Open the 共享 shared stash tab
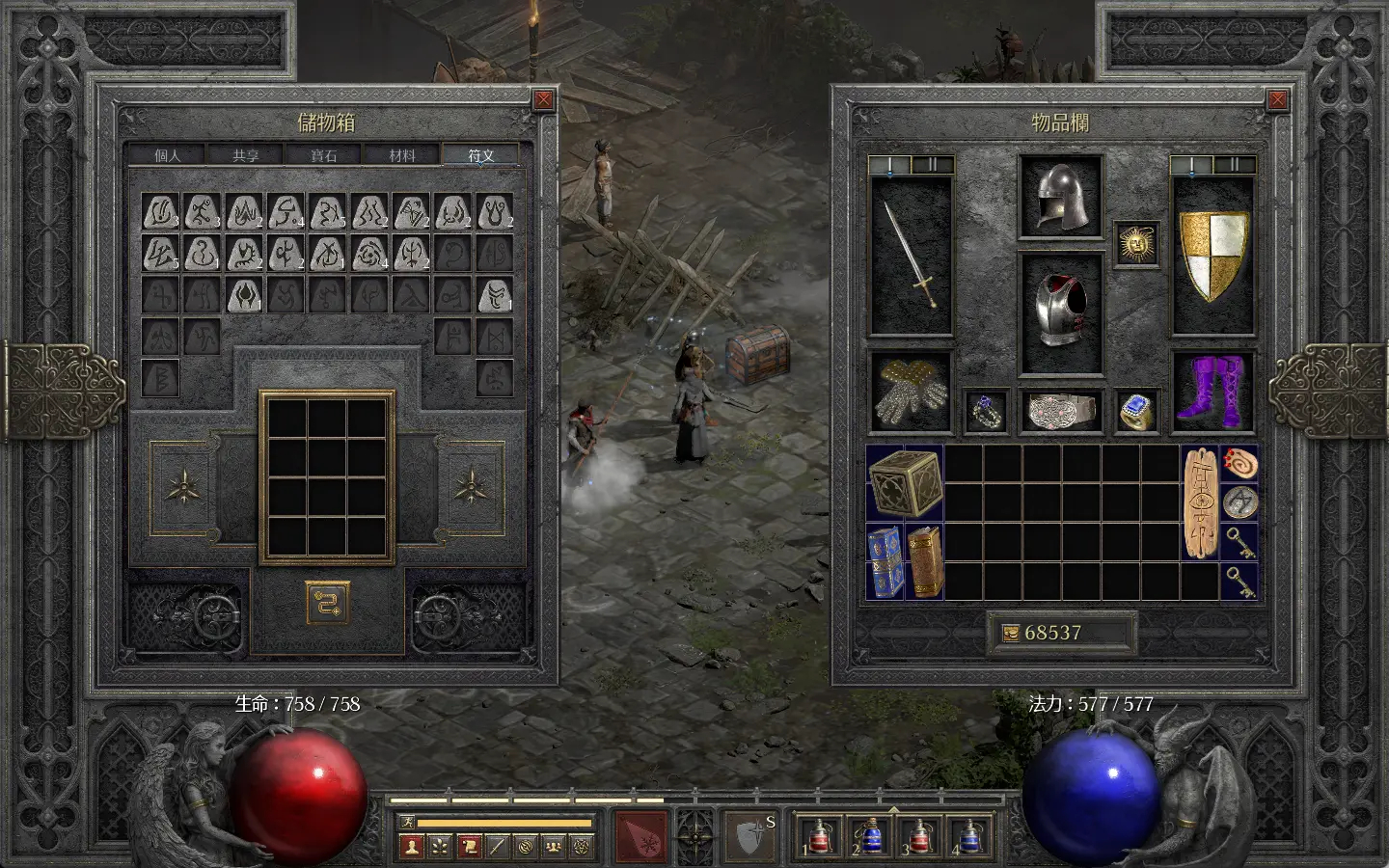 click(x=246, y=155)
